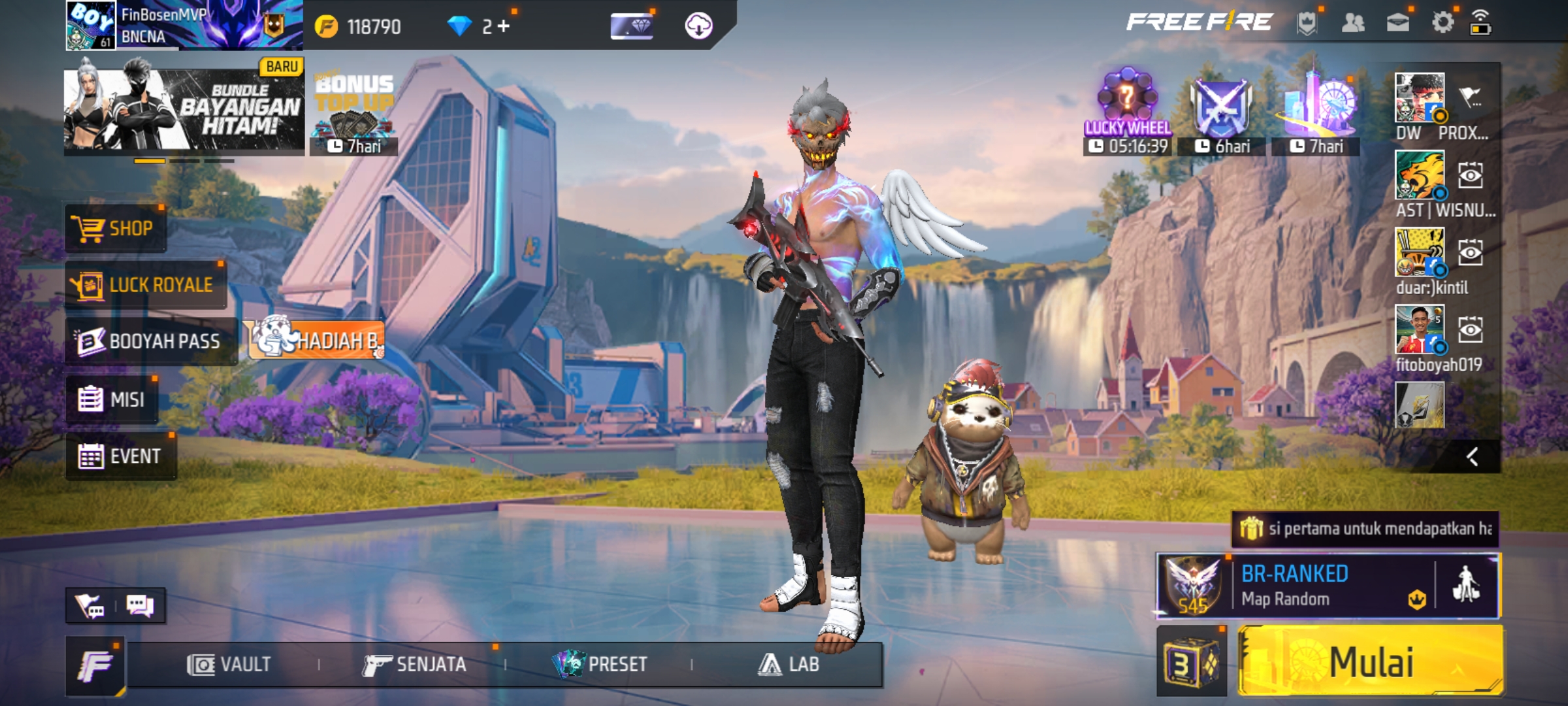This screenshot has width=1568, height=706.
Task: View the Bundle Bayangan Hitam banner
Action: click(184, 109)
